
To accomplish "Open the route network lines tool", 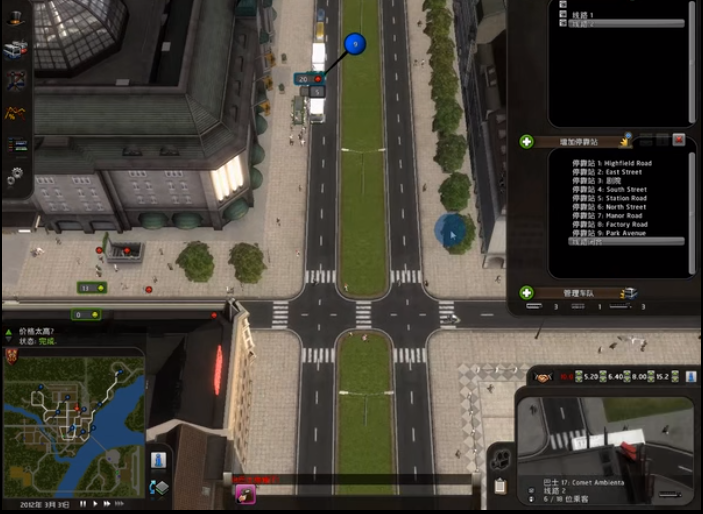I will coord(16,79).
